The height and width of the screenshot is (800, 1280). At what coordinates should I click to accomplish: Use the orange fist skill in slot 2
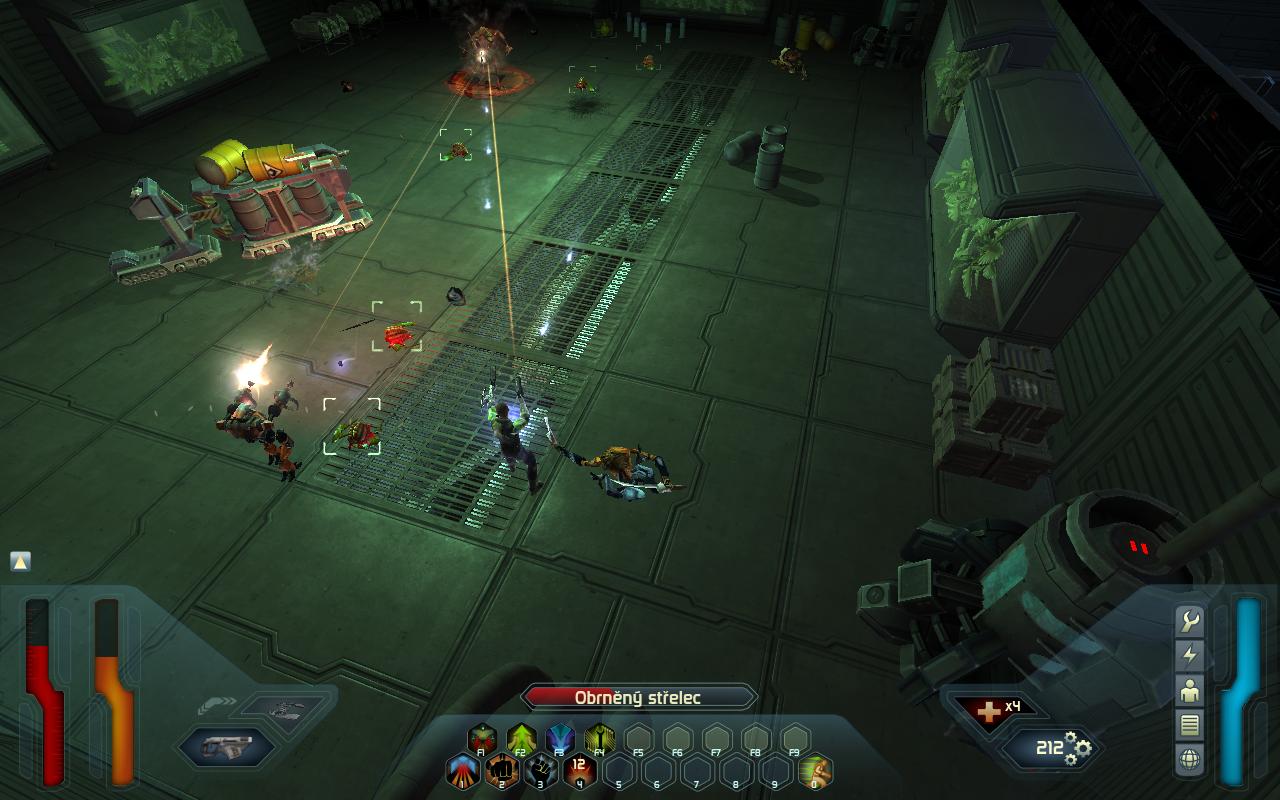502,771
